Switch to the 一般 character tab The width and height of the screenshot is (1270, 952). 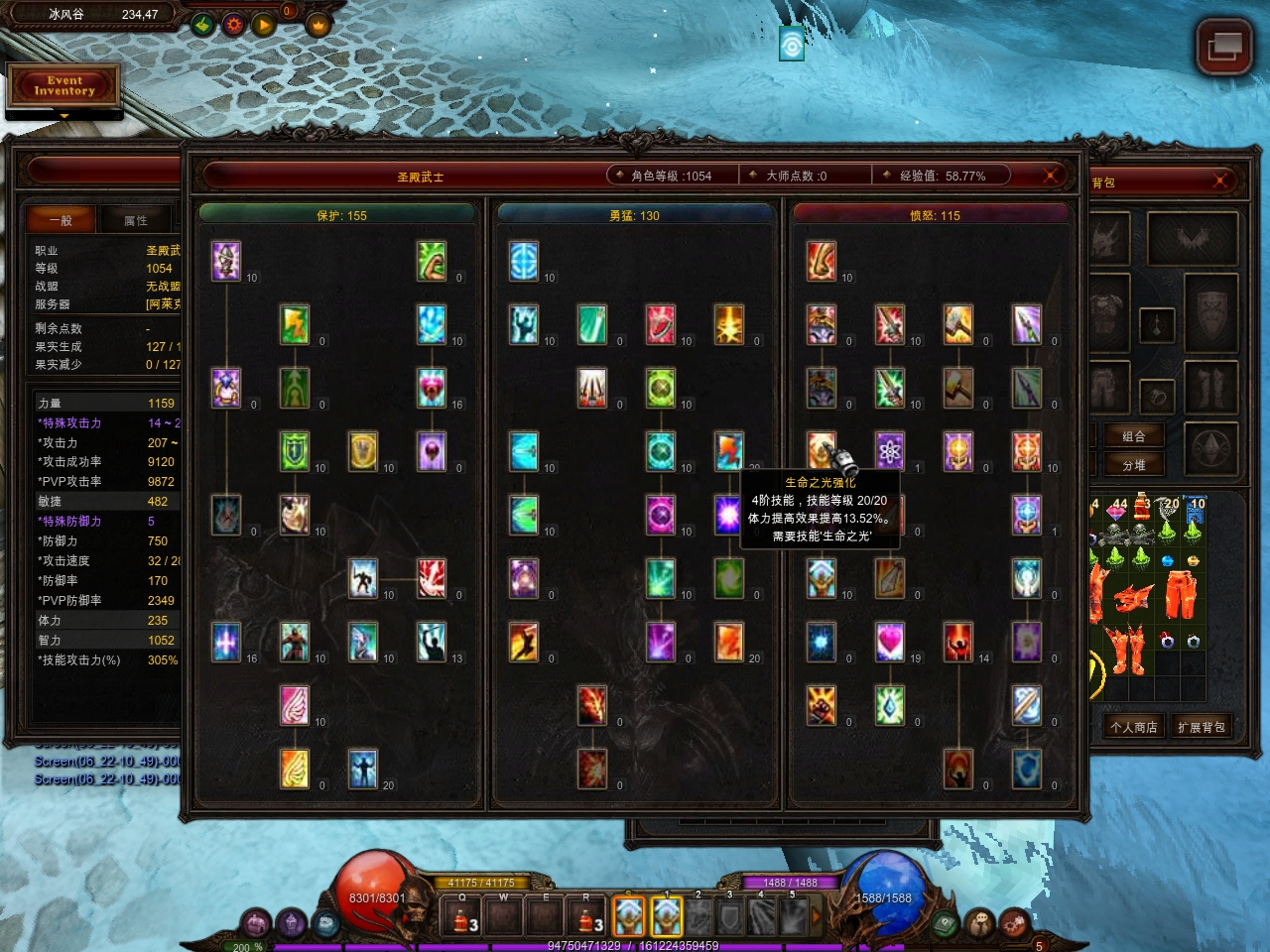[62, 220]
